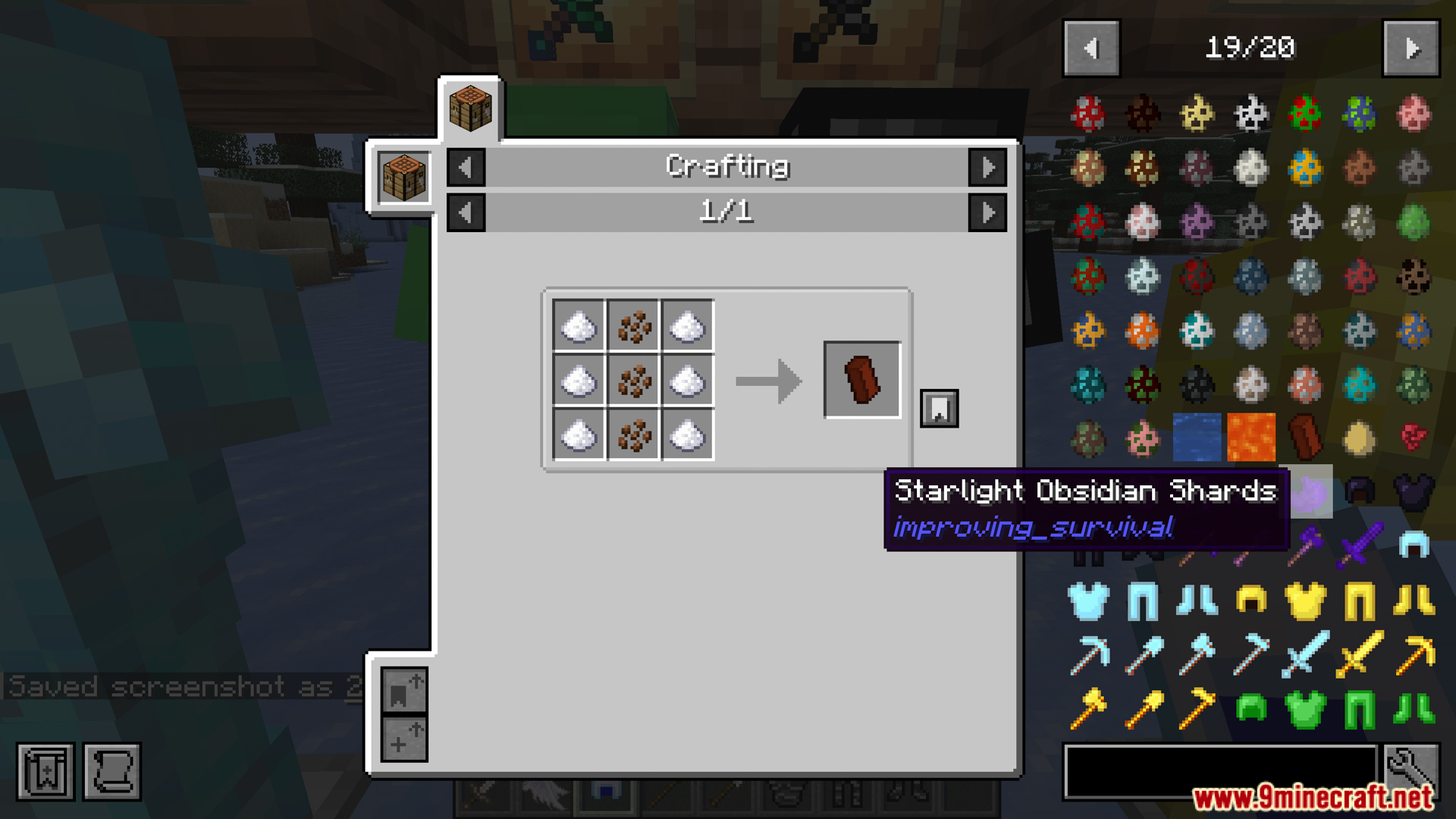
Task: Show the next recipe page
Action: point(987,212)
